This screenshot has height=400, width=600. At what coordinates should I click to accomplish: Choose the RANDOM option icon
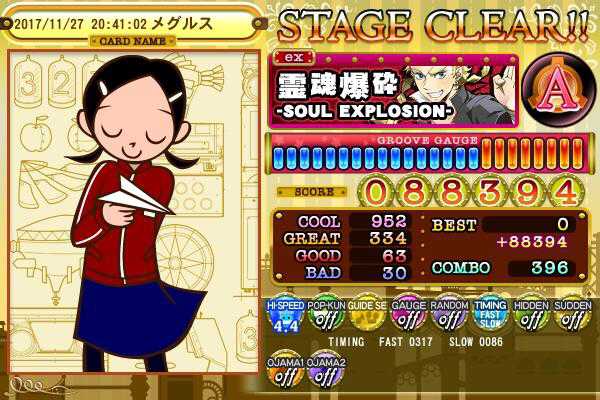point(449,316)
